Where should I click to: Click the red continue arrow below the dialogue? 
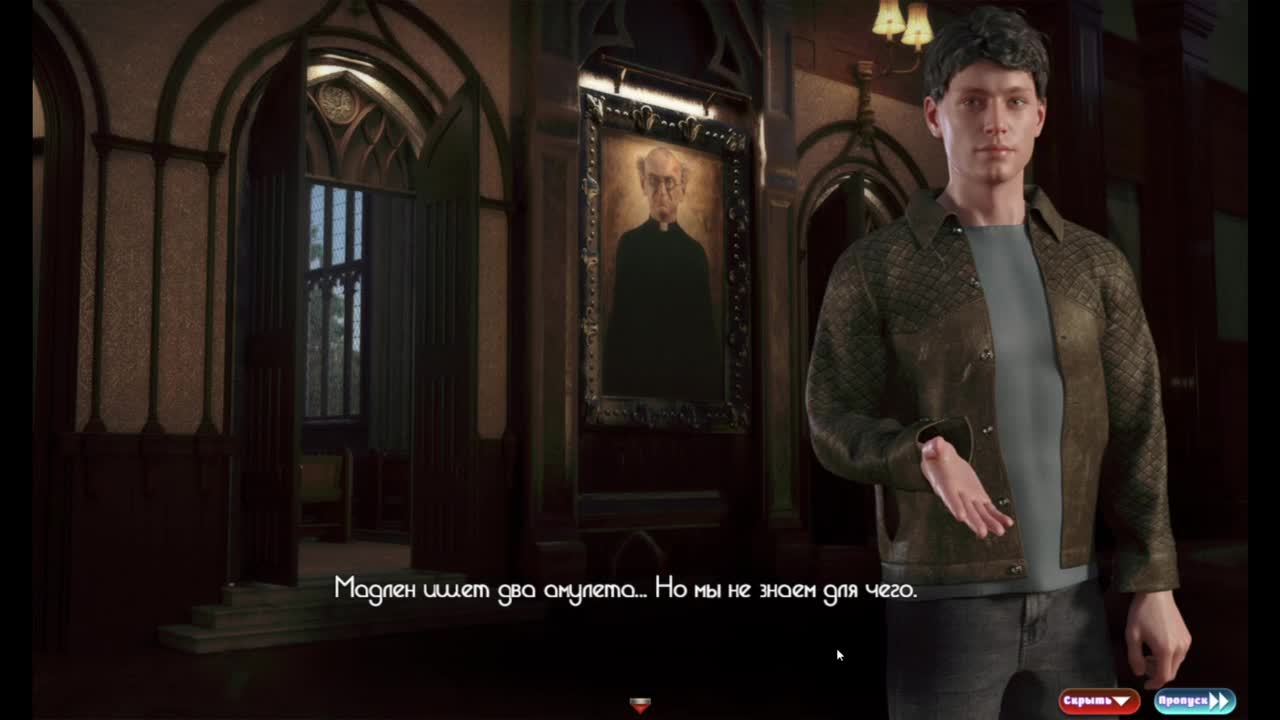[640, 705]
